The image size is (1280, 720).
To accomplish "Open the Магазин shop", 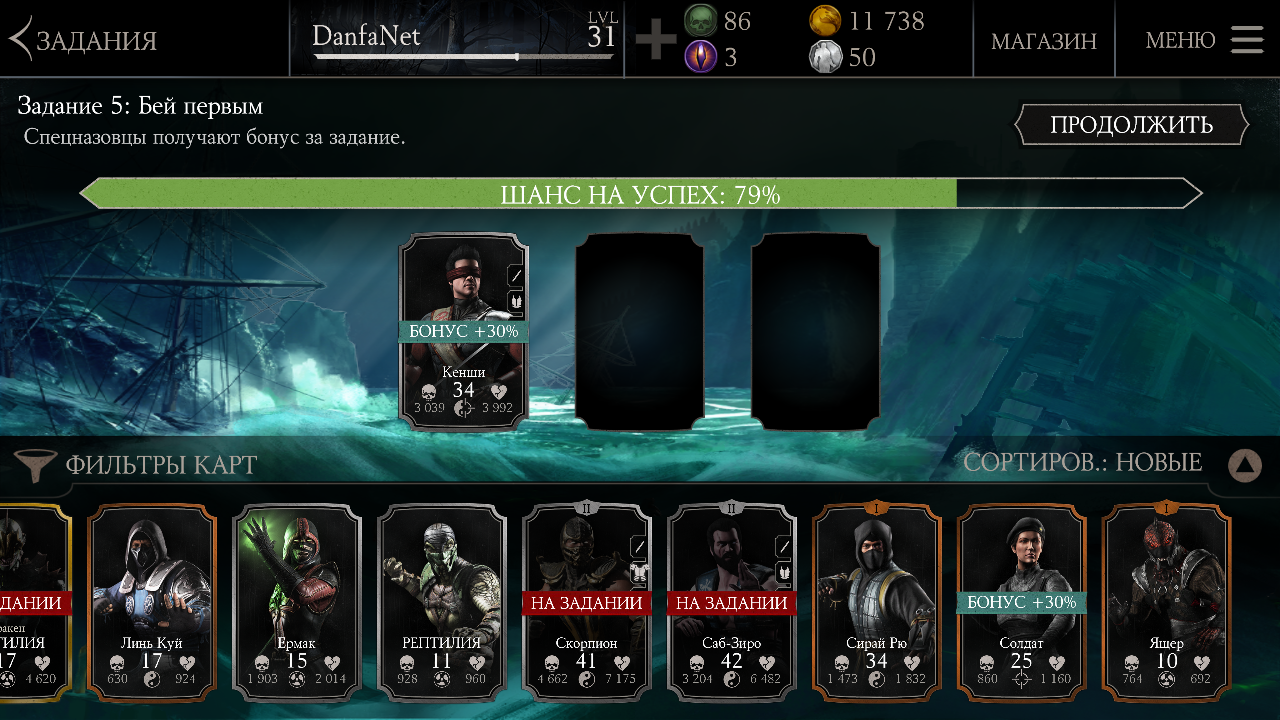I will [1043, 41].
